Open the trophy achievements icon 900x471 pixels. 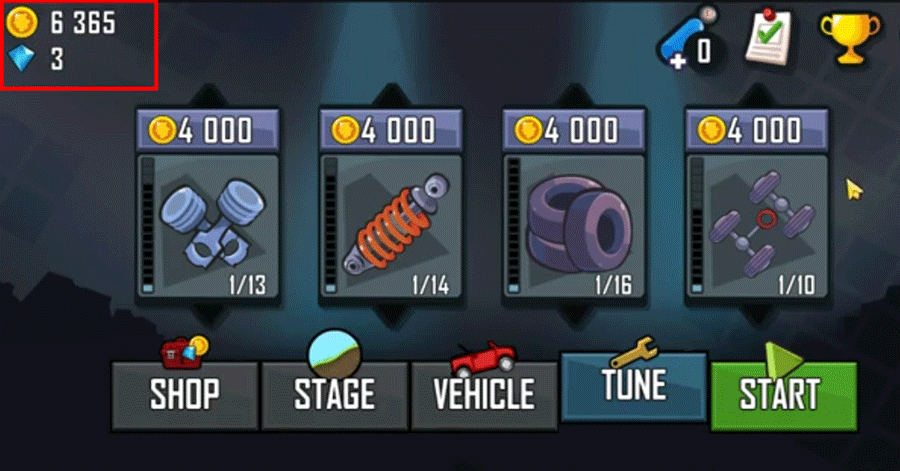[849, 40]
